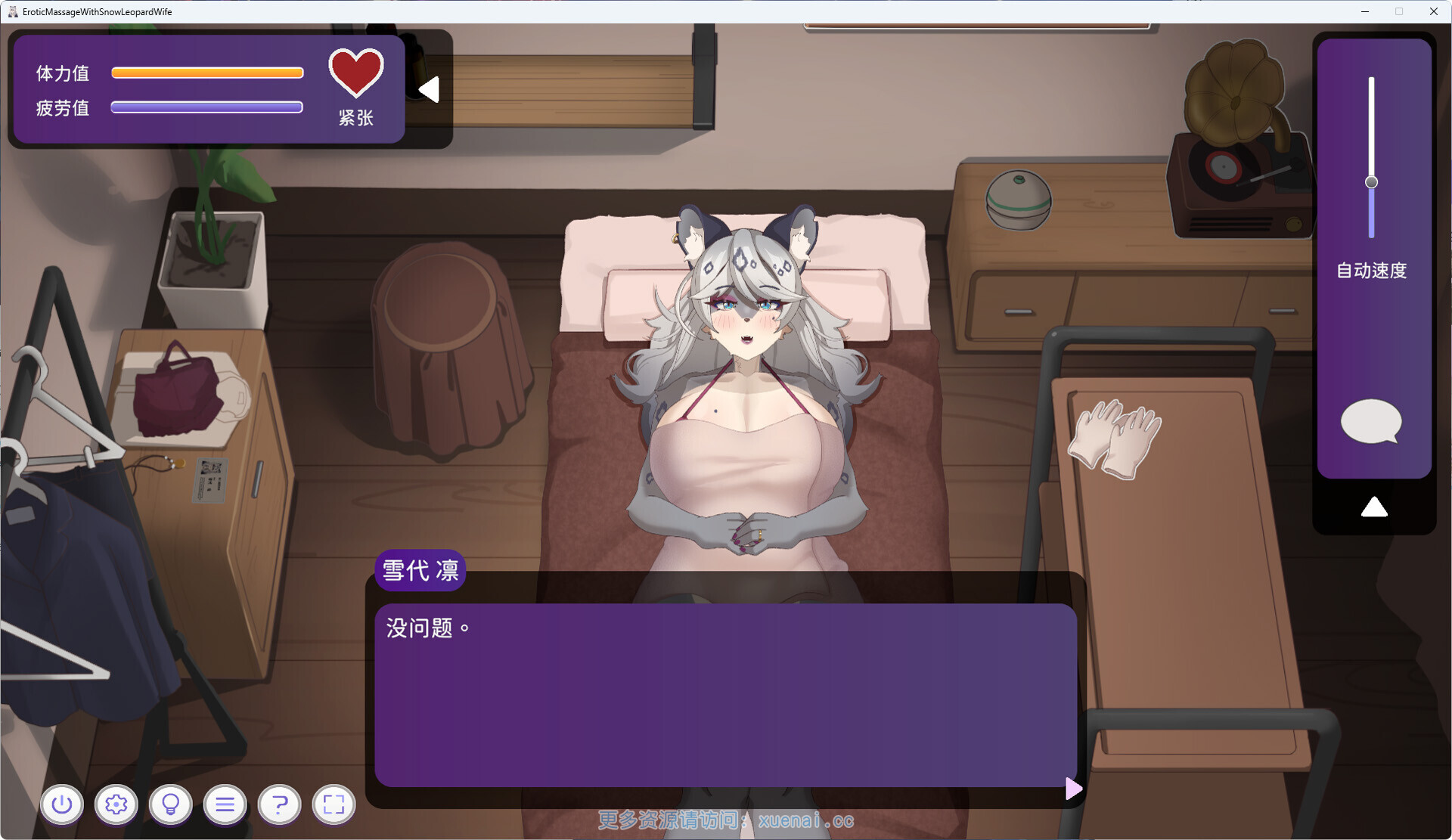Click the red heart mood icon
Screen dimensions: 1452x840
point(356,73)
